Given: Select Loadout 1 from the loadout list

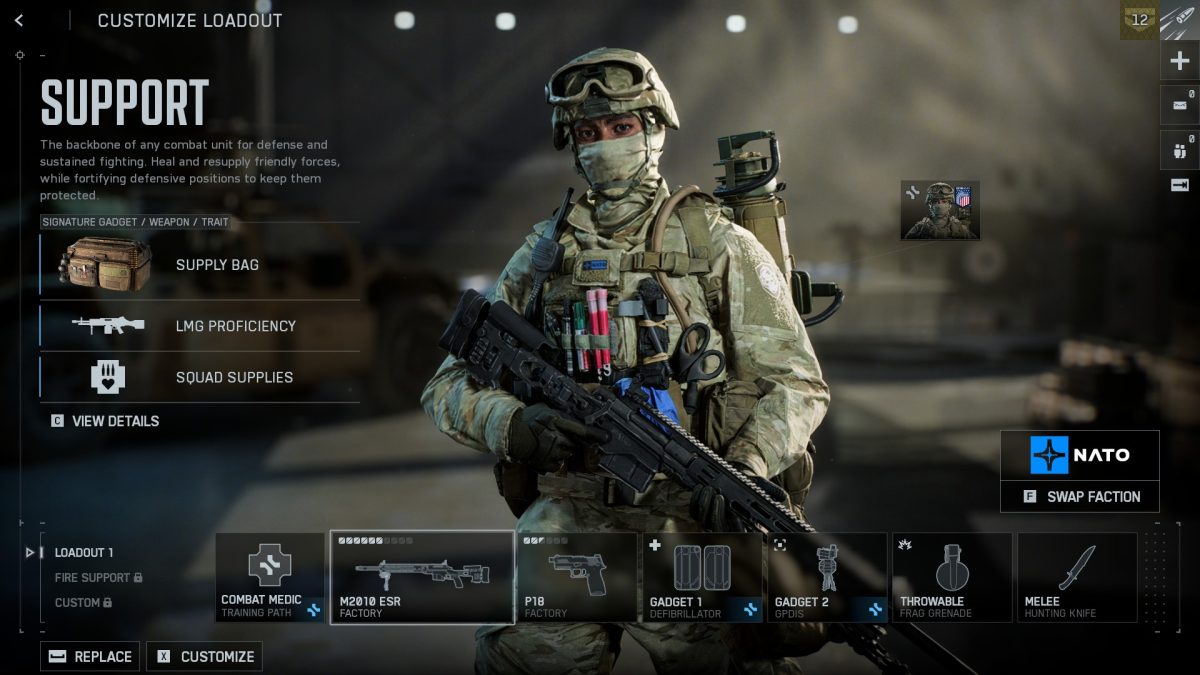Looking at the screenshot, I should pos(84,552).
